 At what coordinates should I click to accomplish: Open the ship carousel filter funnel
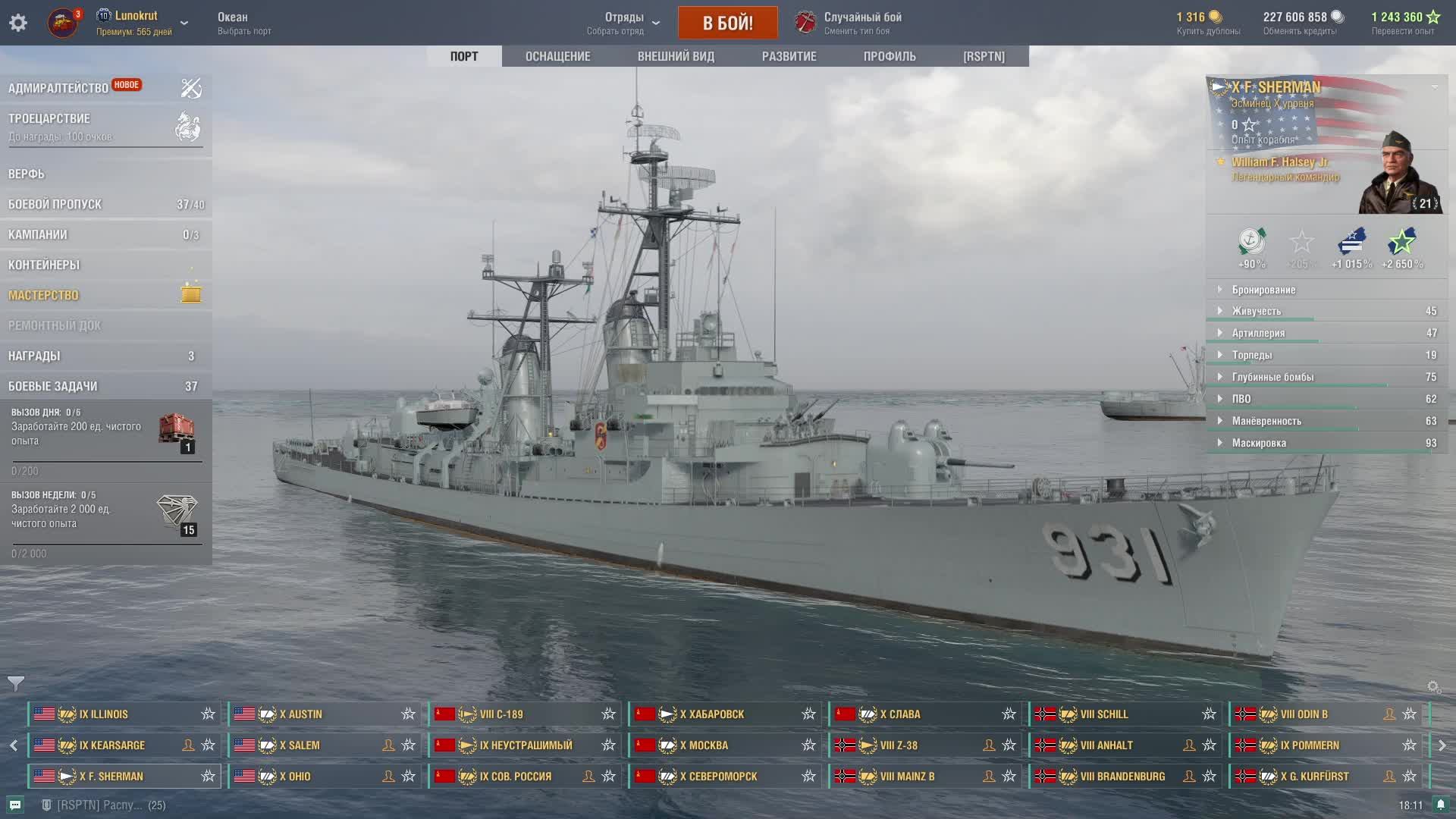pyautogui.click(x=16, y=683)
